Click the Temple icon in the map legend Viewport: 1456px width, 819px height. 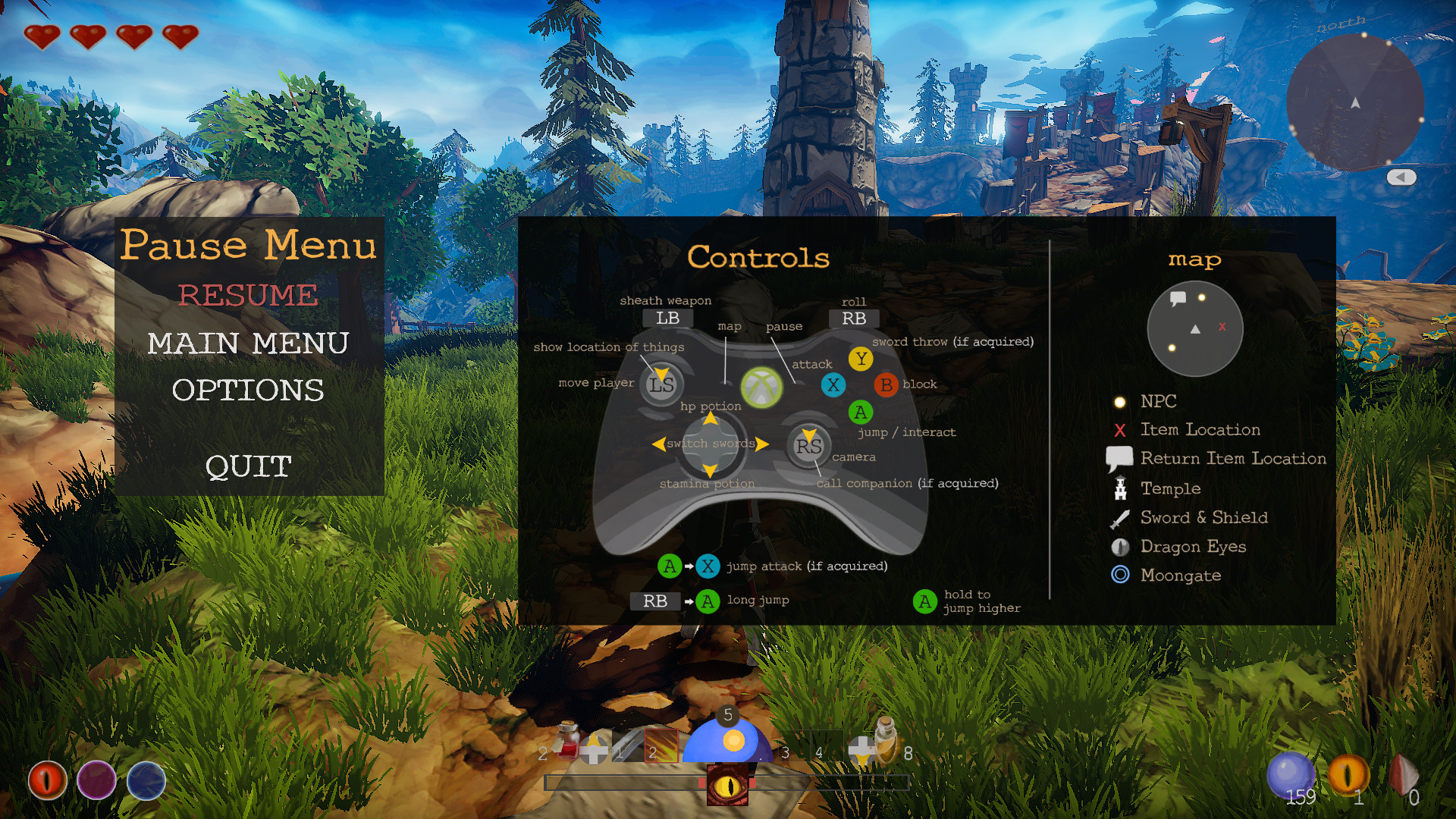pos(1121,488)
